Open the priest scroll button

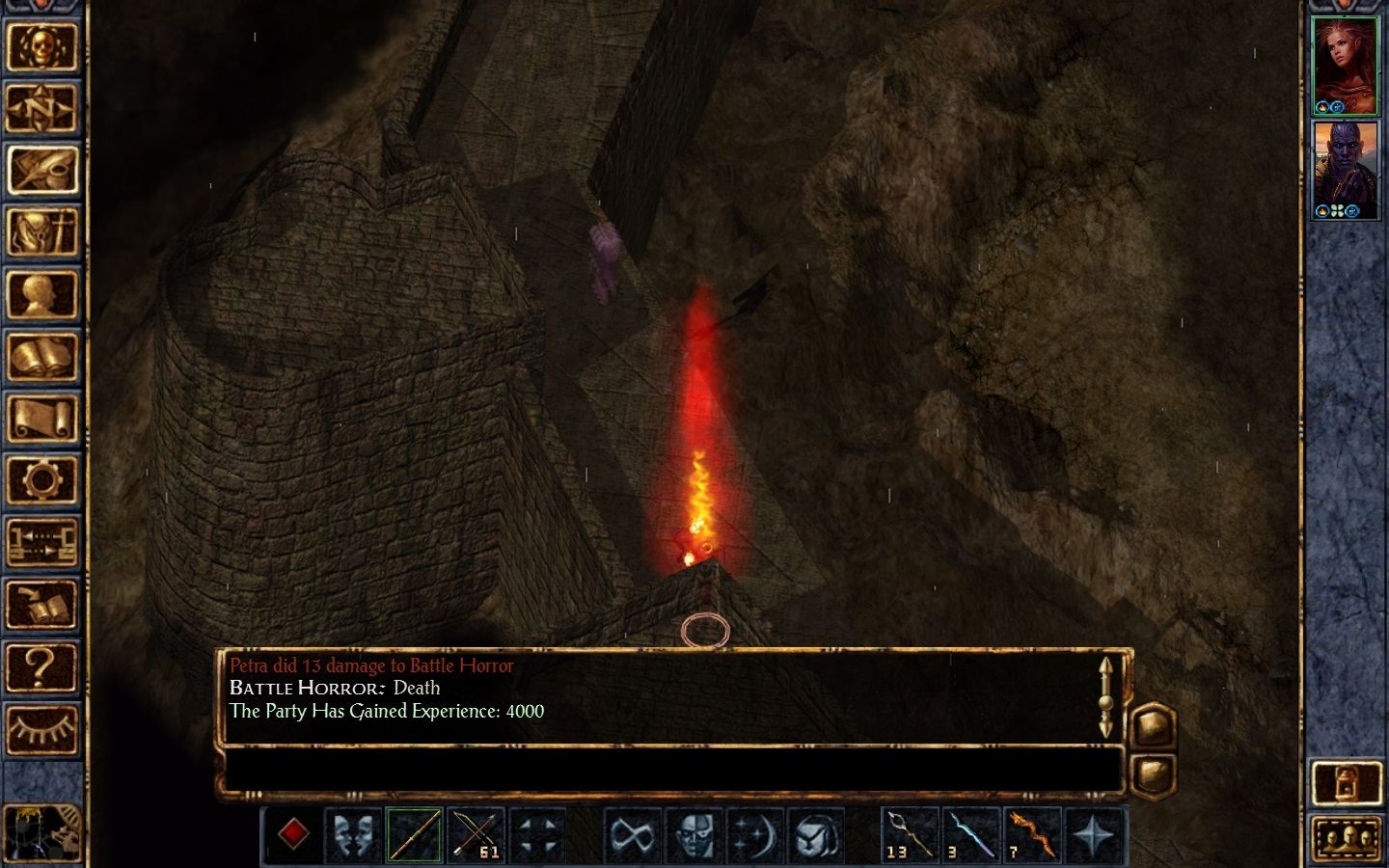click(x=41, y=419)
